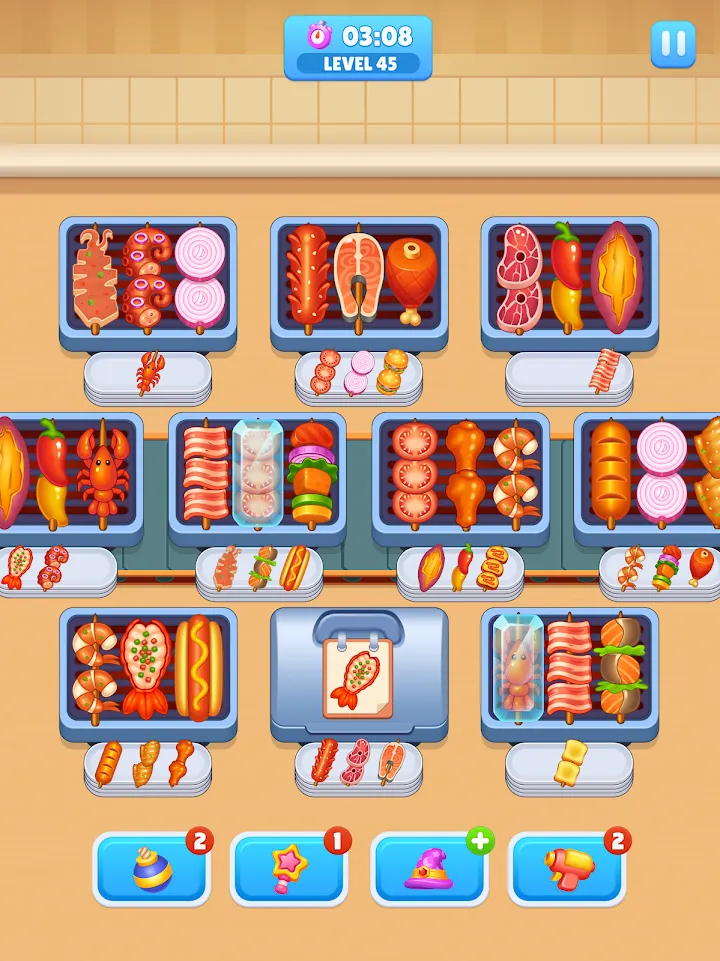This screenshot has width=720, height=961.
Task: Pick the stuffed lobster tail skewer
Action: [x=146, y=668]
